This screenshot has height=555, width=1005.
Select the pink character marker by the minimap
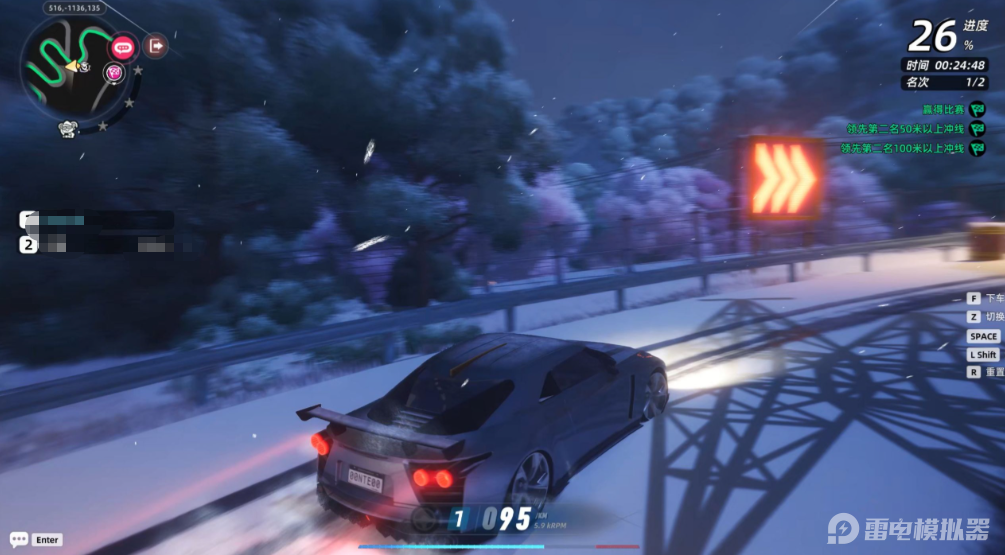[x=113, y=71]
